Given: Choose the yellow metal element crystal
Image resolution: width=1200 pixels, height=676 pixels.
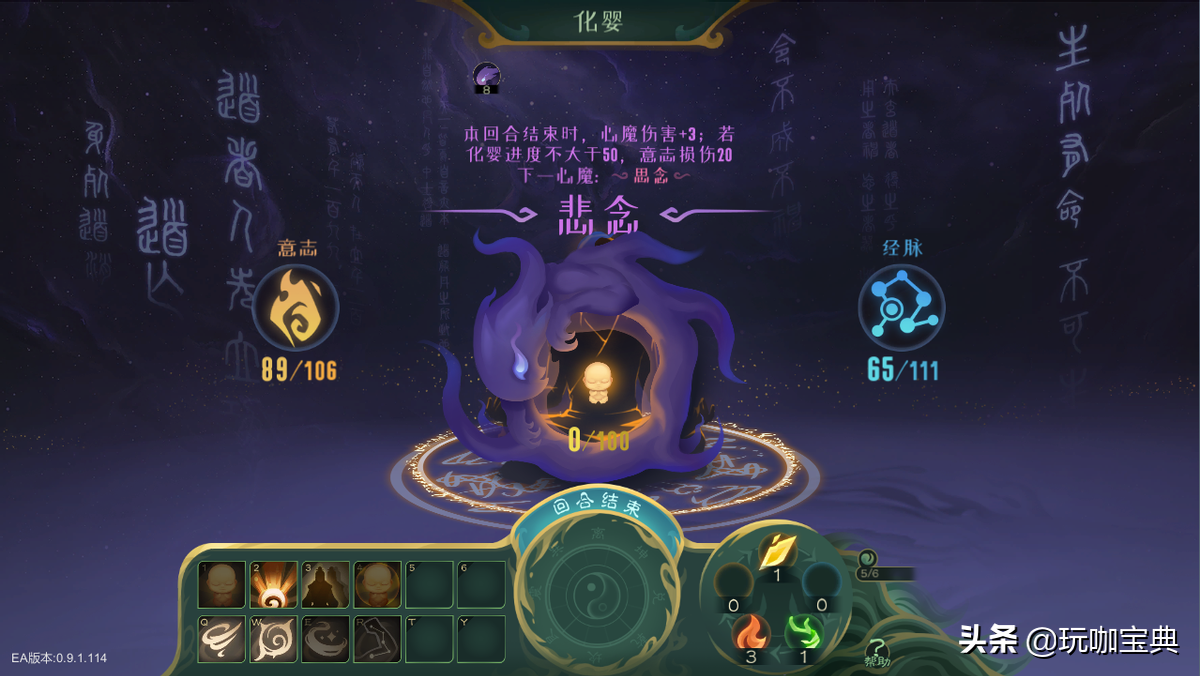Looking at the screenshot, I should click(x=776, y=549).
